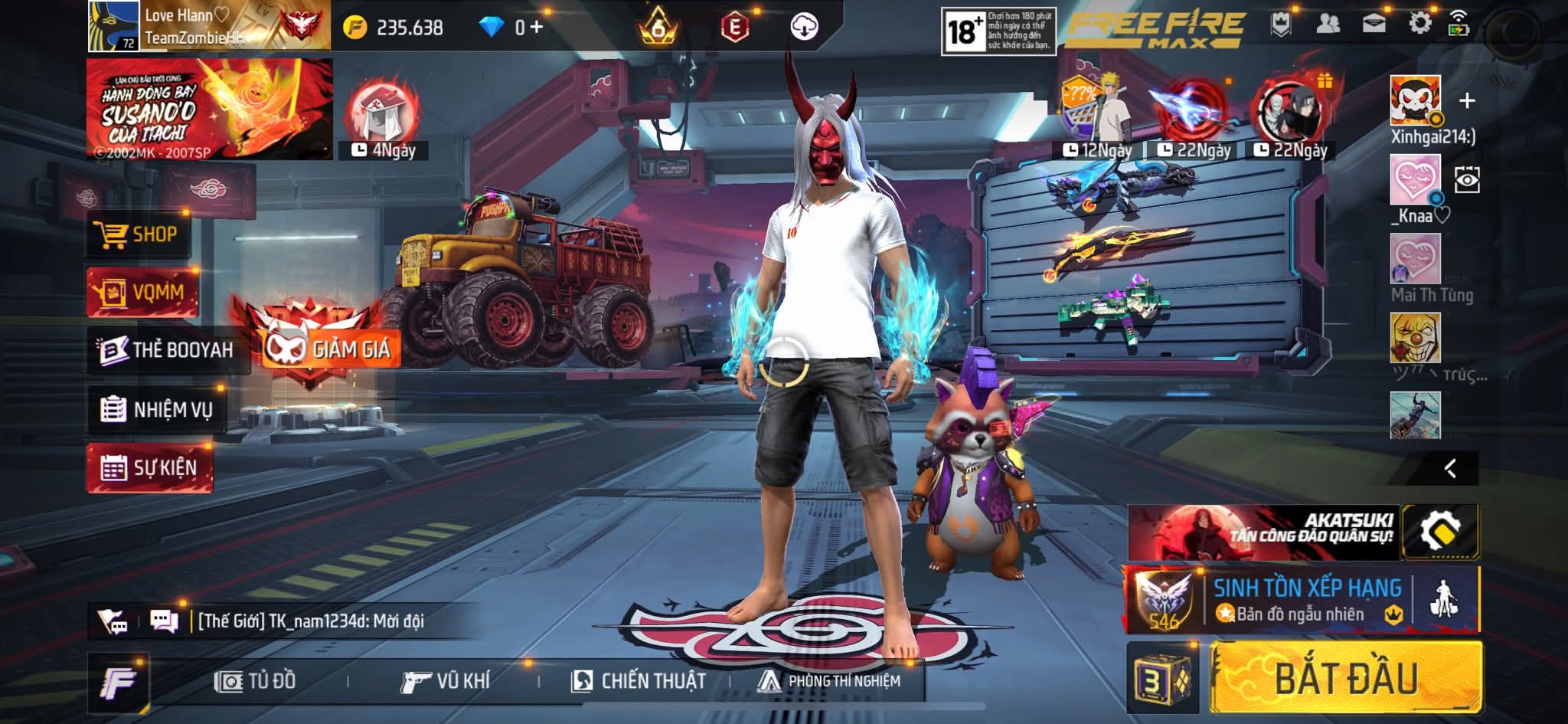Viewport: 1568px width, 724px height.
Task: Open the NHIỆM VỤ missions list
Action: tap(157, 410)
